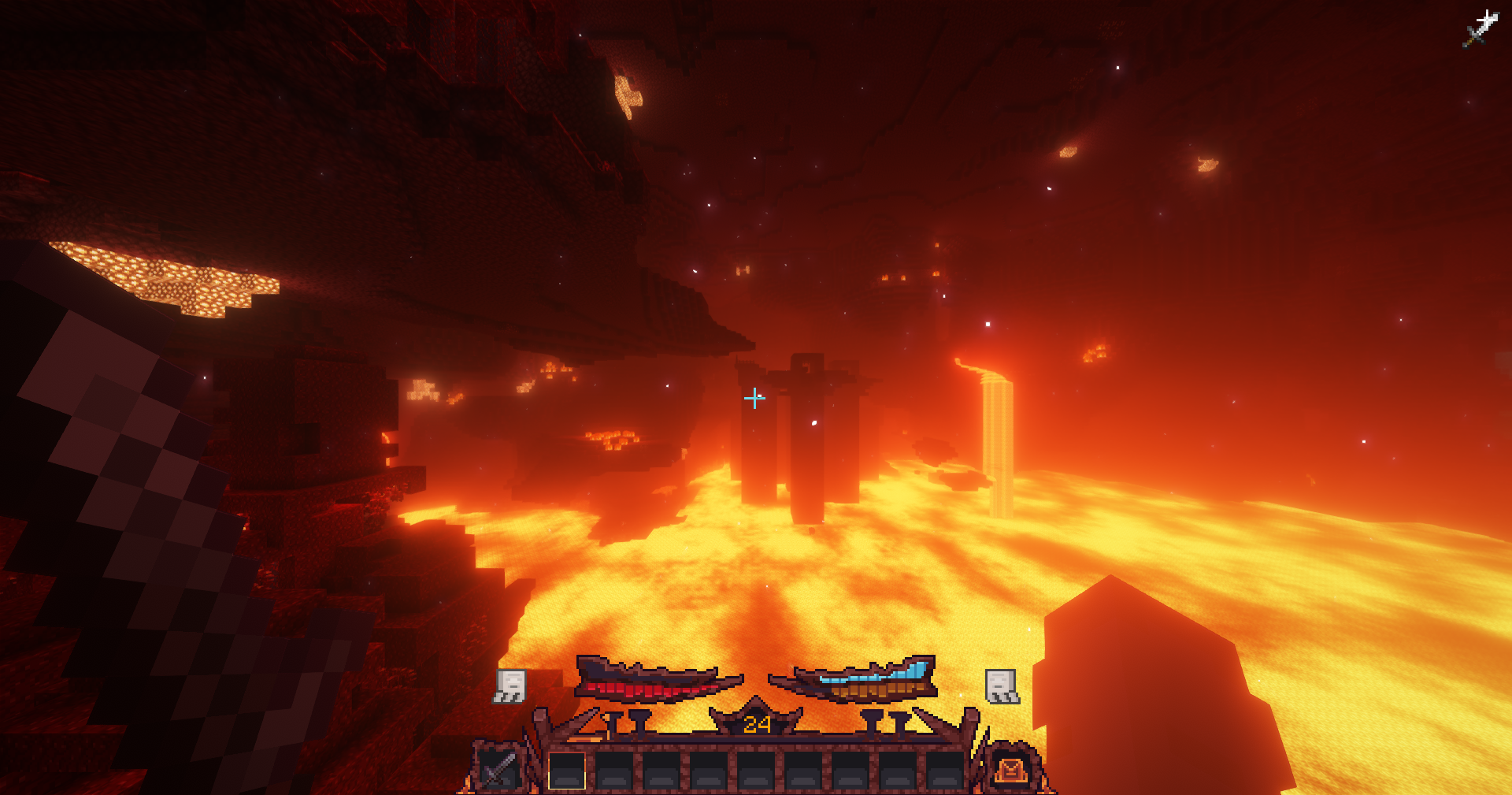The width and height of the screenshot is (1512, 795).
Task: Click the highlighted selected hotbar slot
Action: (567, 770)
